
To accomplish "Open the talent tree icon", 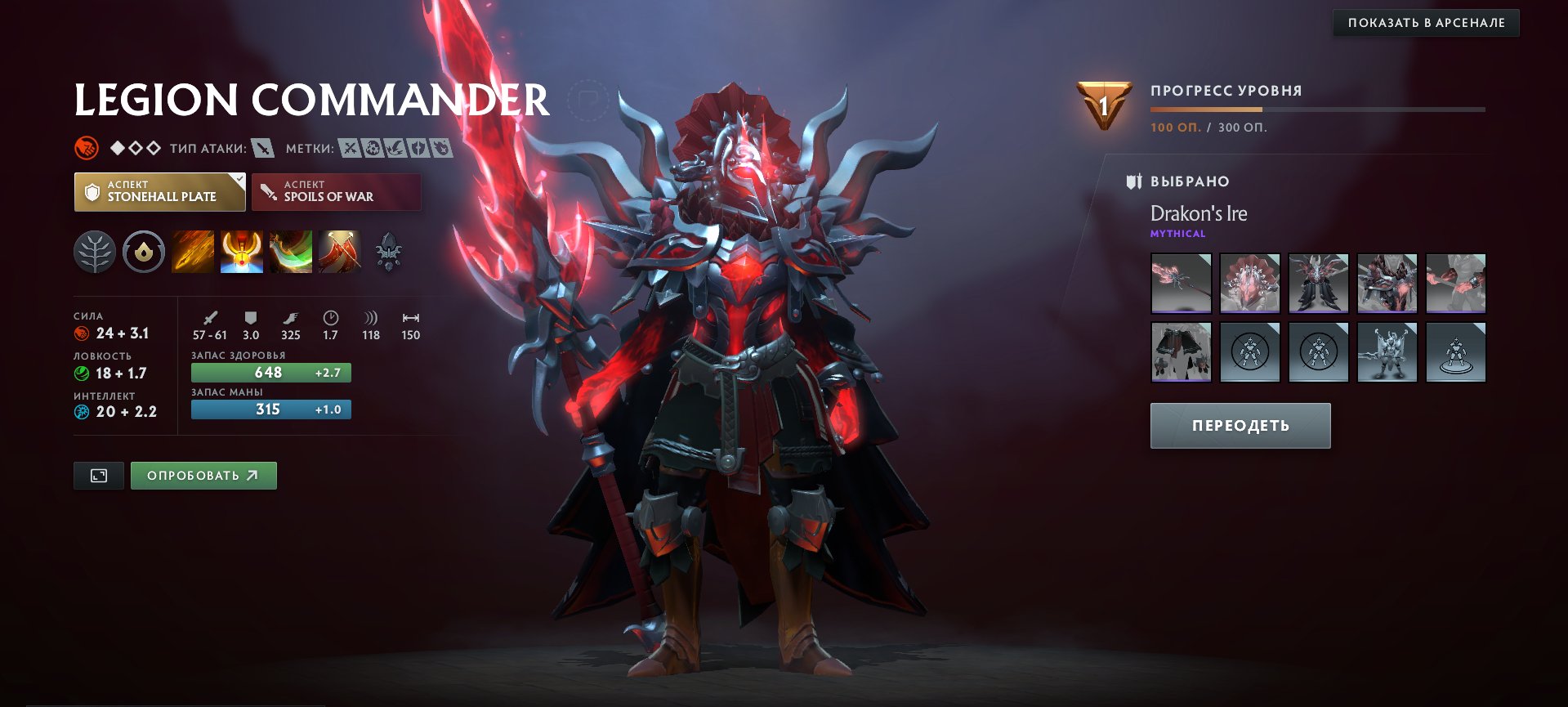I will pyautogui.click(x=94, y=251).
